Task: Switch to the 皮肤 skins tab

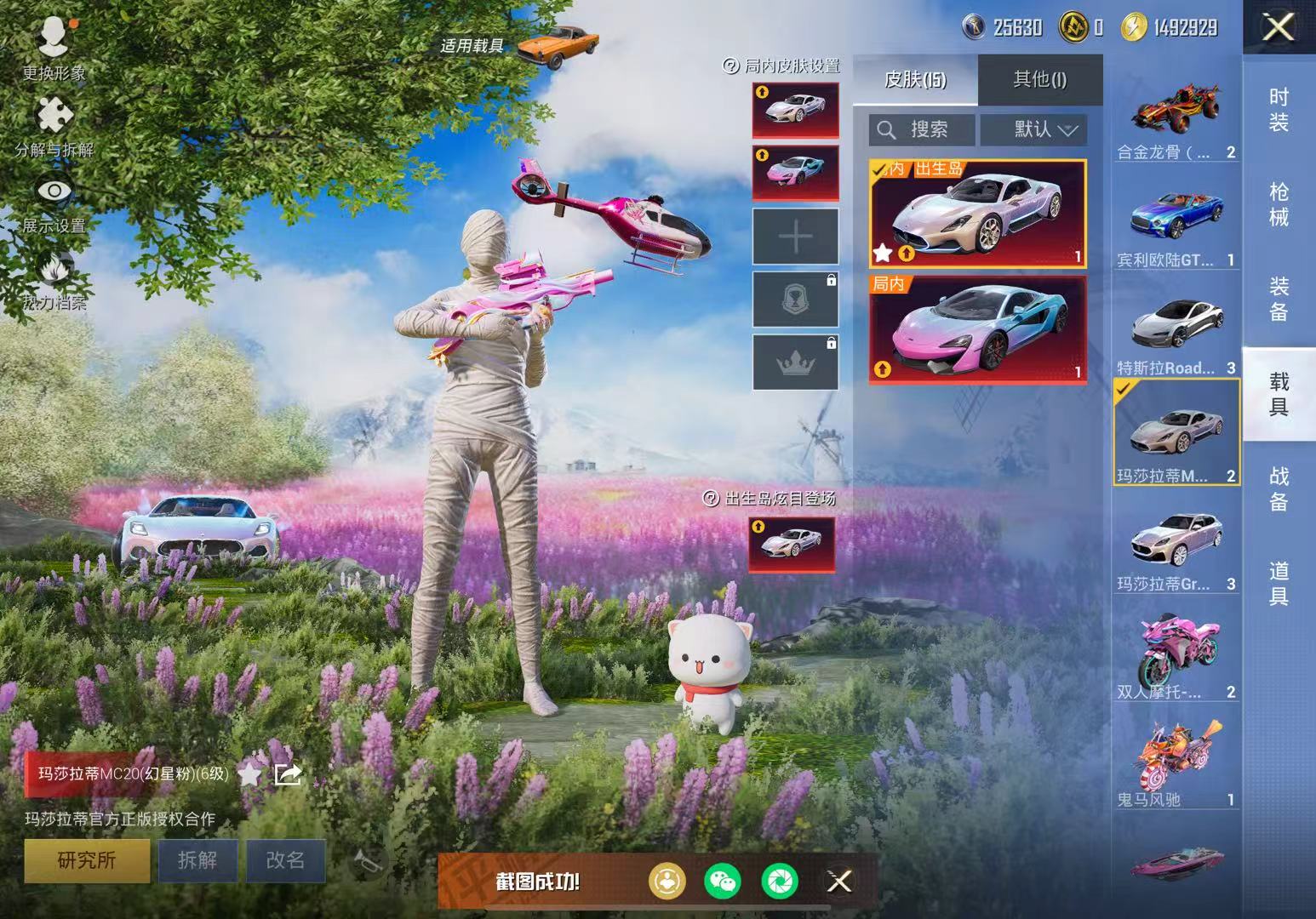Action: coord(915,80)
